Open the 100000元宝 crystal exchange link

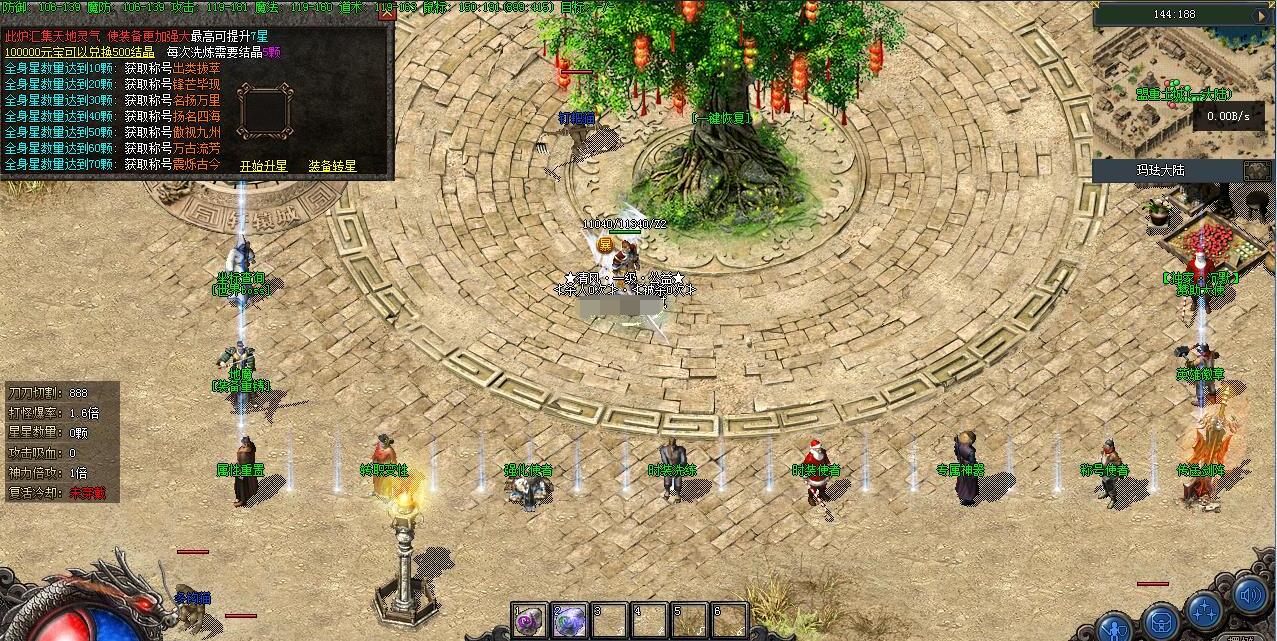[79, 52]
